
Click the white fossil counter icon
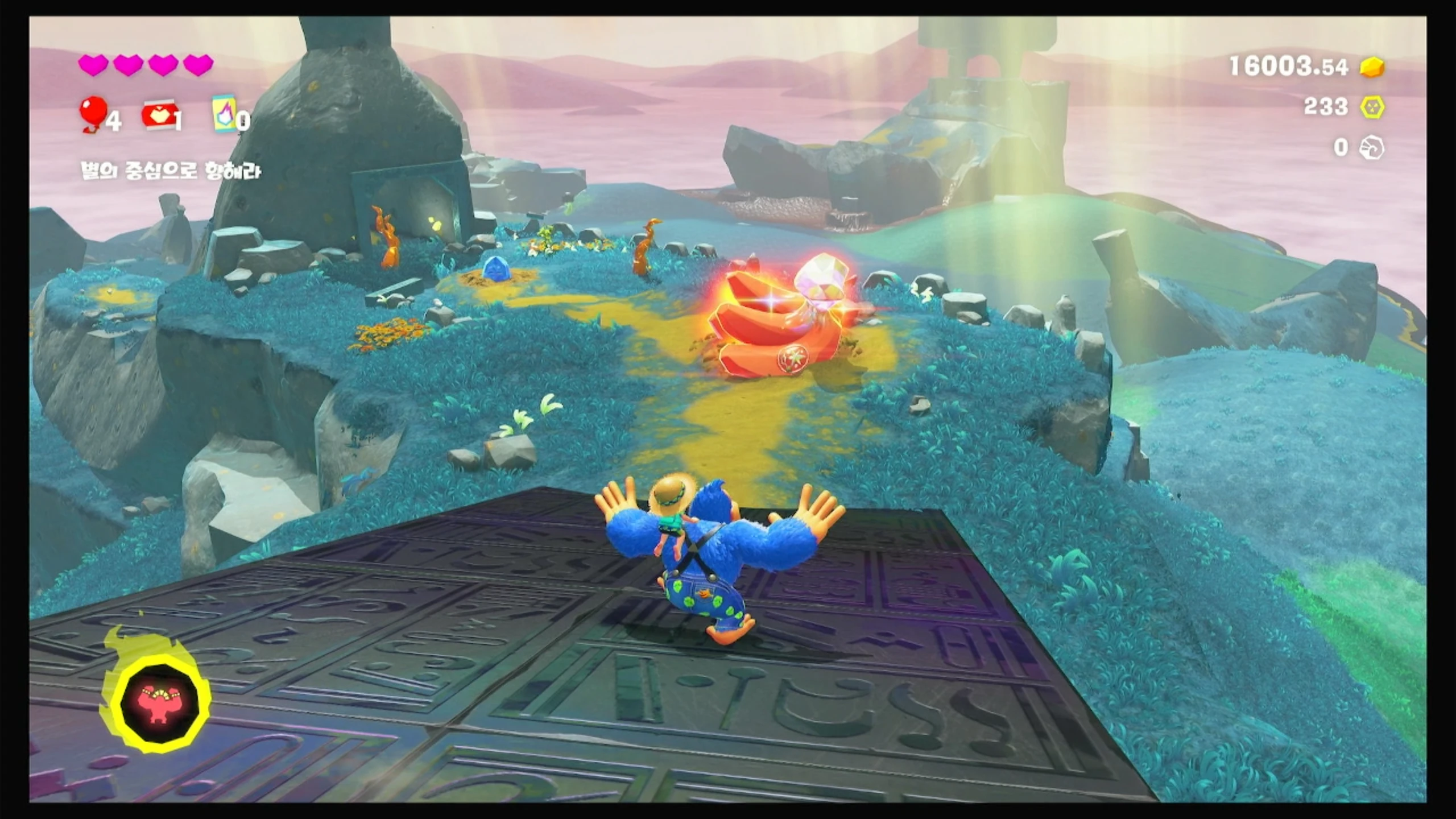(1371, 148)
